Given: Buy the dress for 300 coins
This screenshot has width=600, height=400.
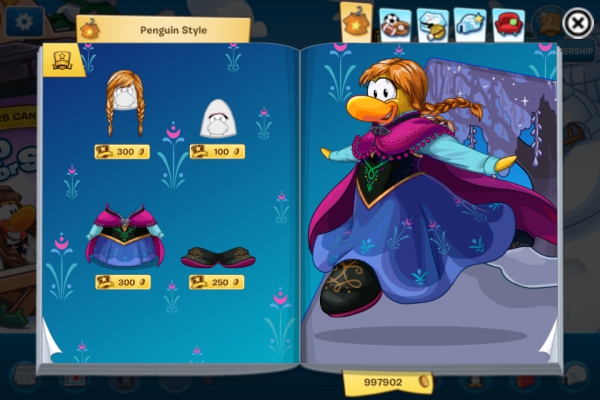Looking at the screenshot, I should click(123, 282).
